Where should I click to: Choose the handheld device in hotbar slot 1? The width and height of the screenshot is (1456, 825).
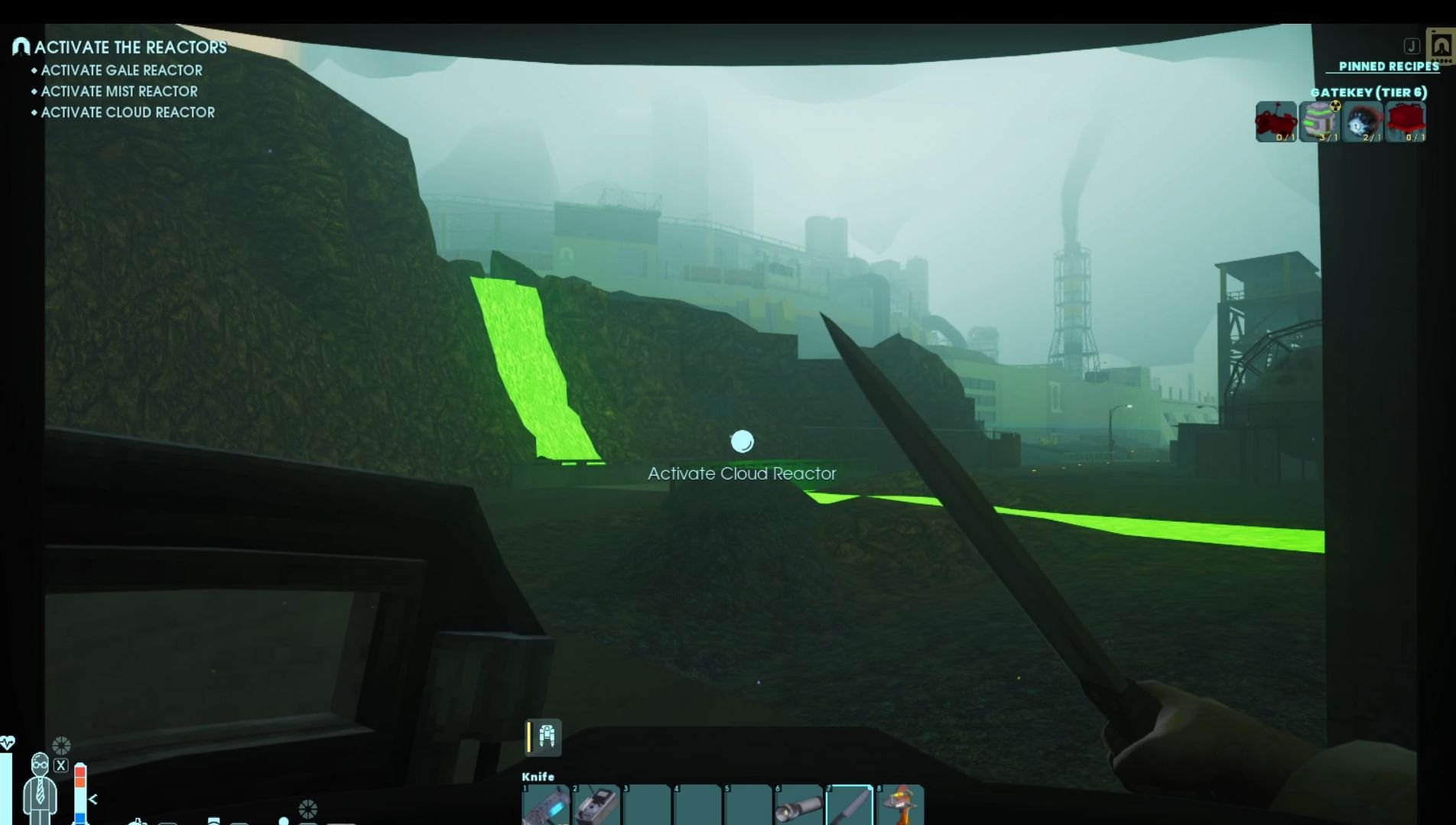click(546, 805)
